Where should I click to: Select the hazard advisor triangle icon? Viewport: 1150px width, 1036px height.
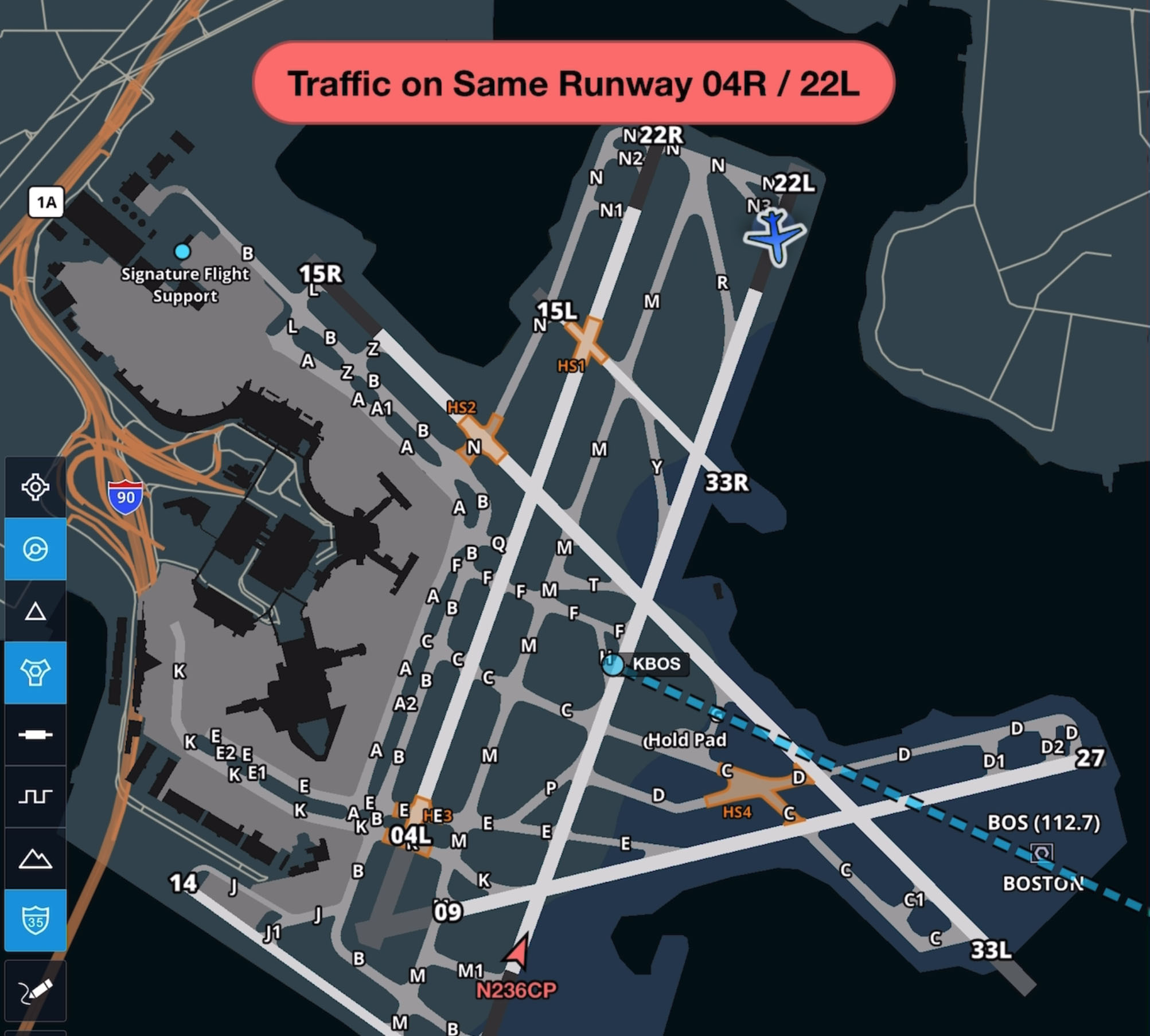pos(36,612)
